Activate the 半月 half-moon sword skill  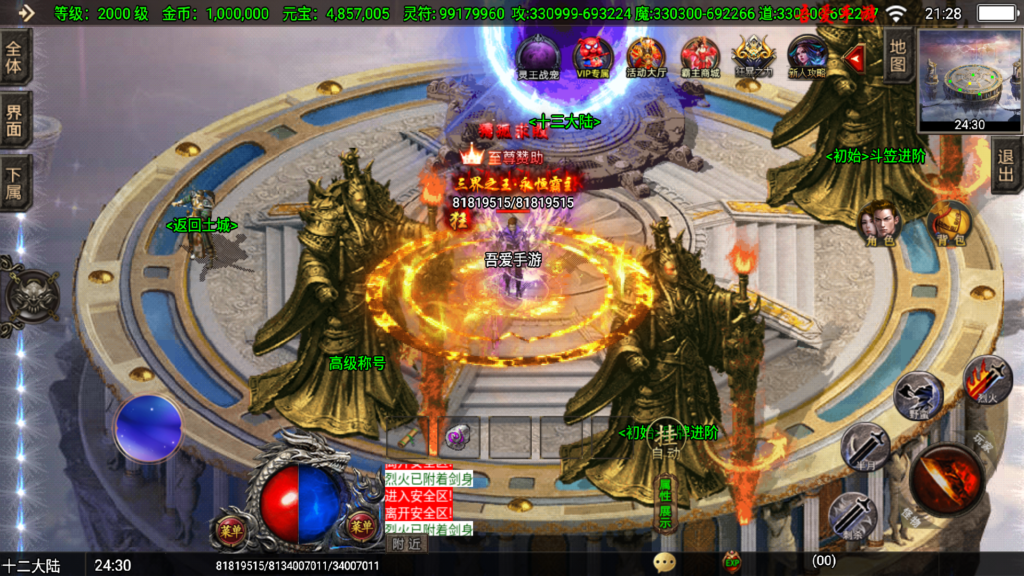pos(864,445)
